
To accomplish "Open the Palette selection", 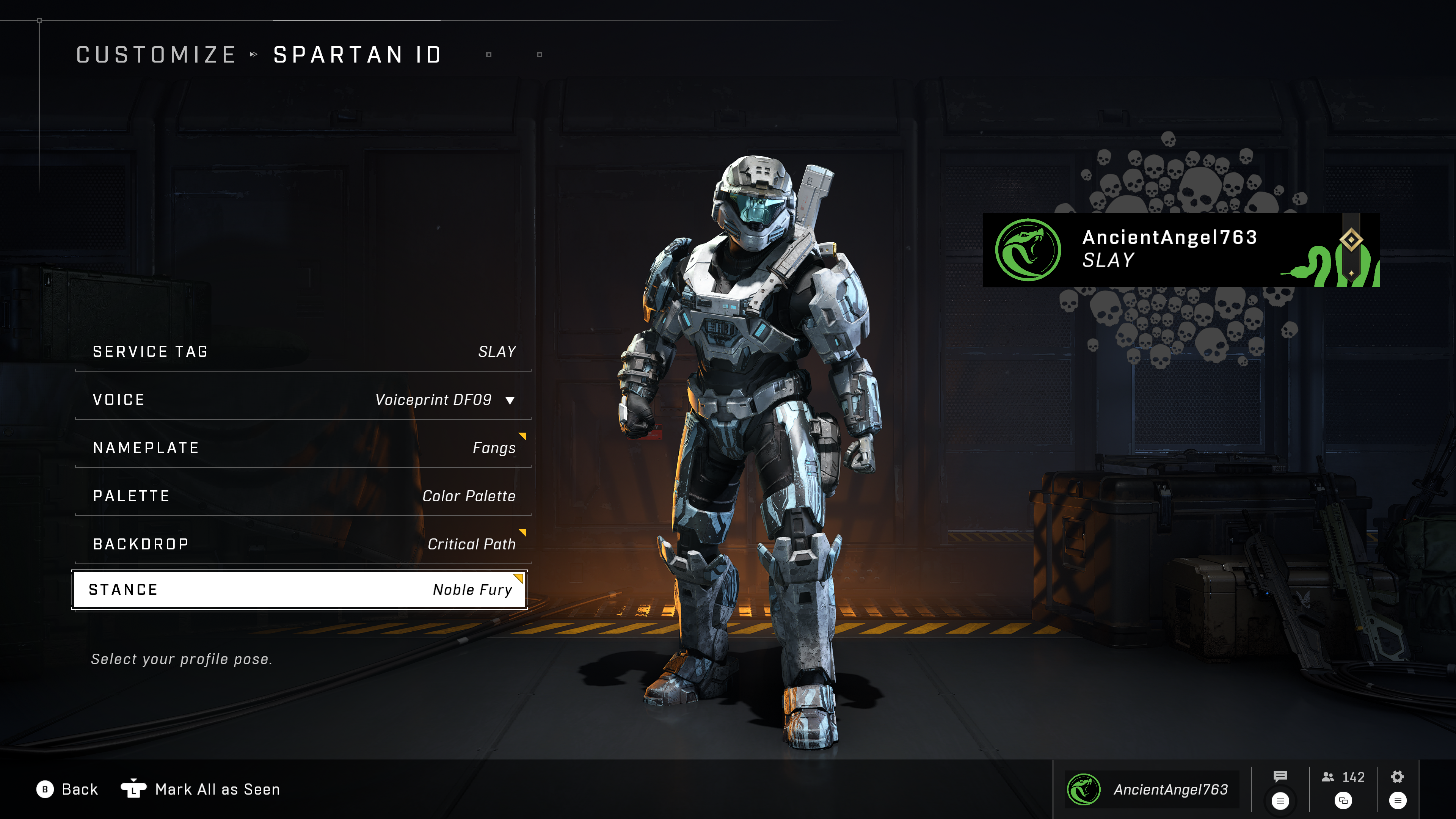I will point(303,496).
